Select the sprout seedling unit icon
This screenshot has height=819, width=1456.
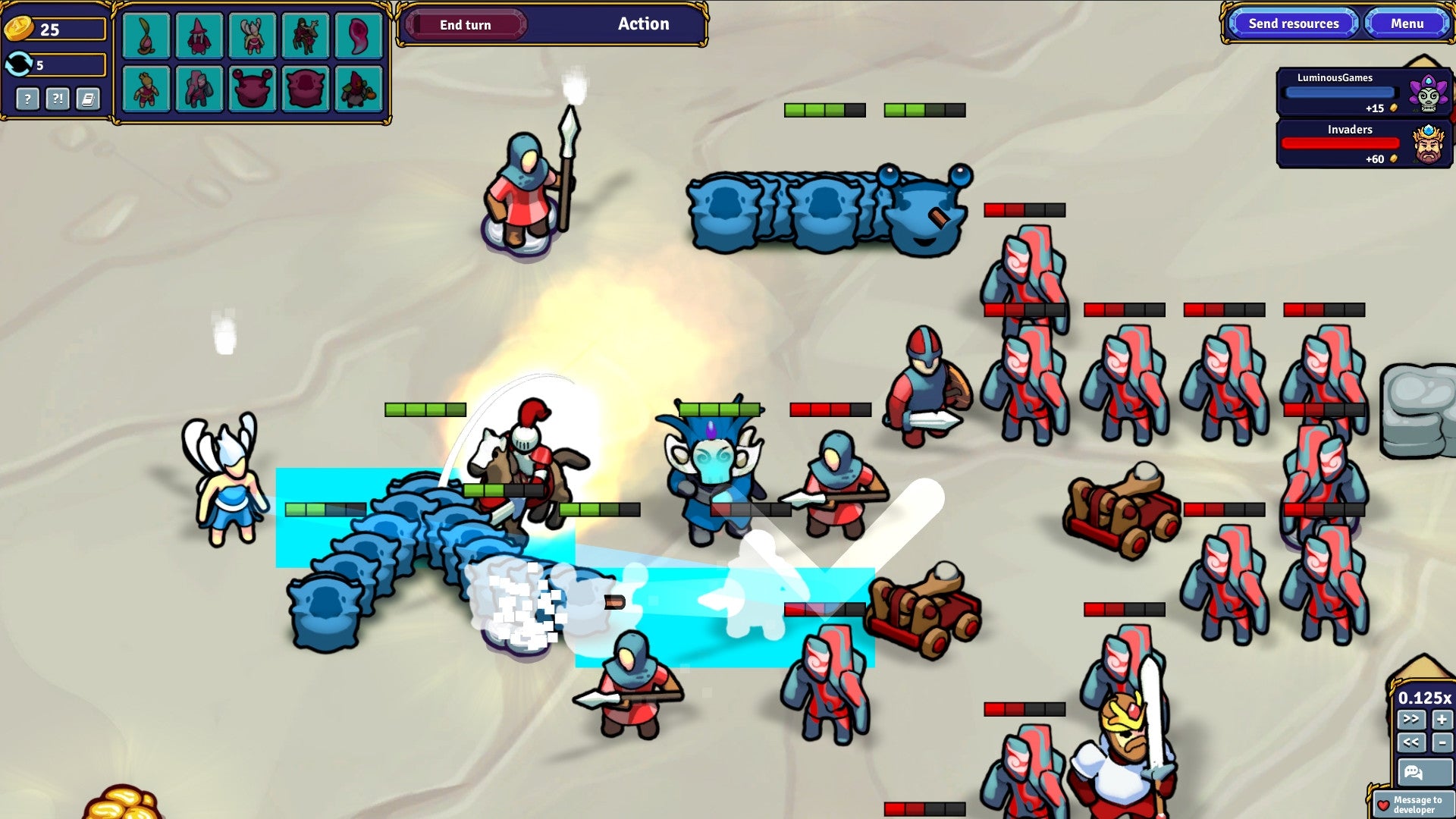(x=148, y=36)
